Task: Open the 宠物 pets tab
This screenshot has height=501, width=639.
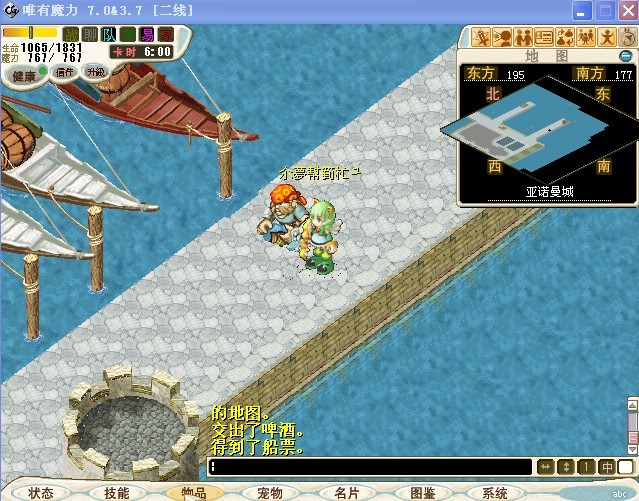Action: click(x=269, y=493)
